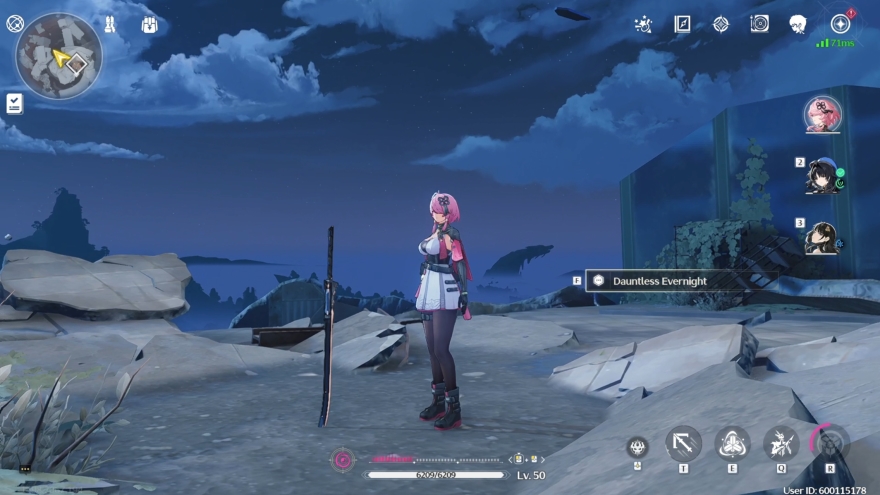Click the globe icon beside the minimap
This screenshot has height=495, width=880.
[14, 21]
